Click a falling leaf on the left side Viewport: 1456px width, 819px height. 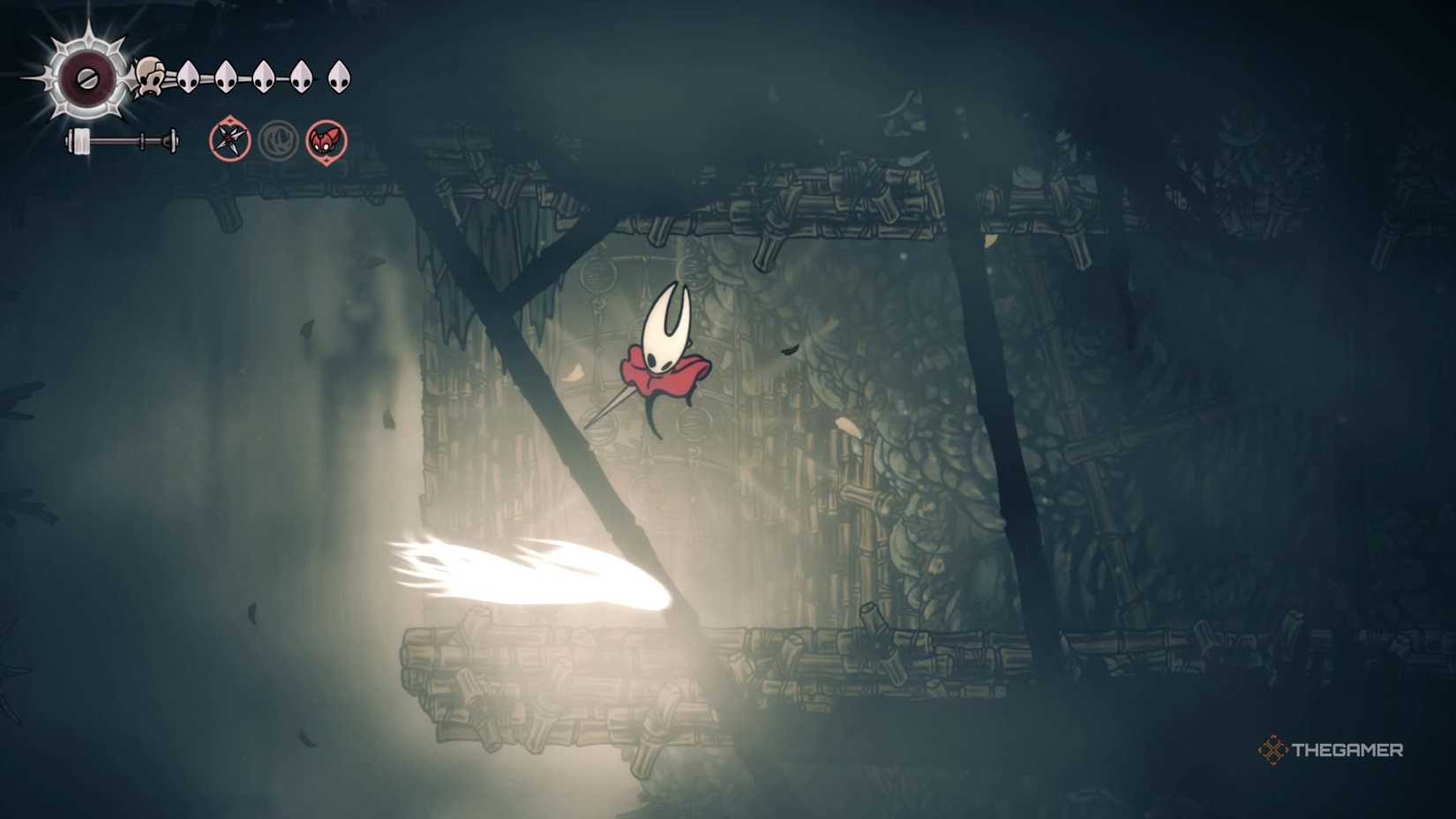point(304,327)
